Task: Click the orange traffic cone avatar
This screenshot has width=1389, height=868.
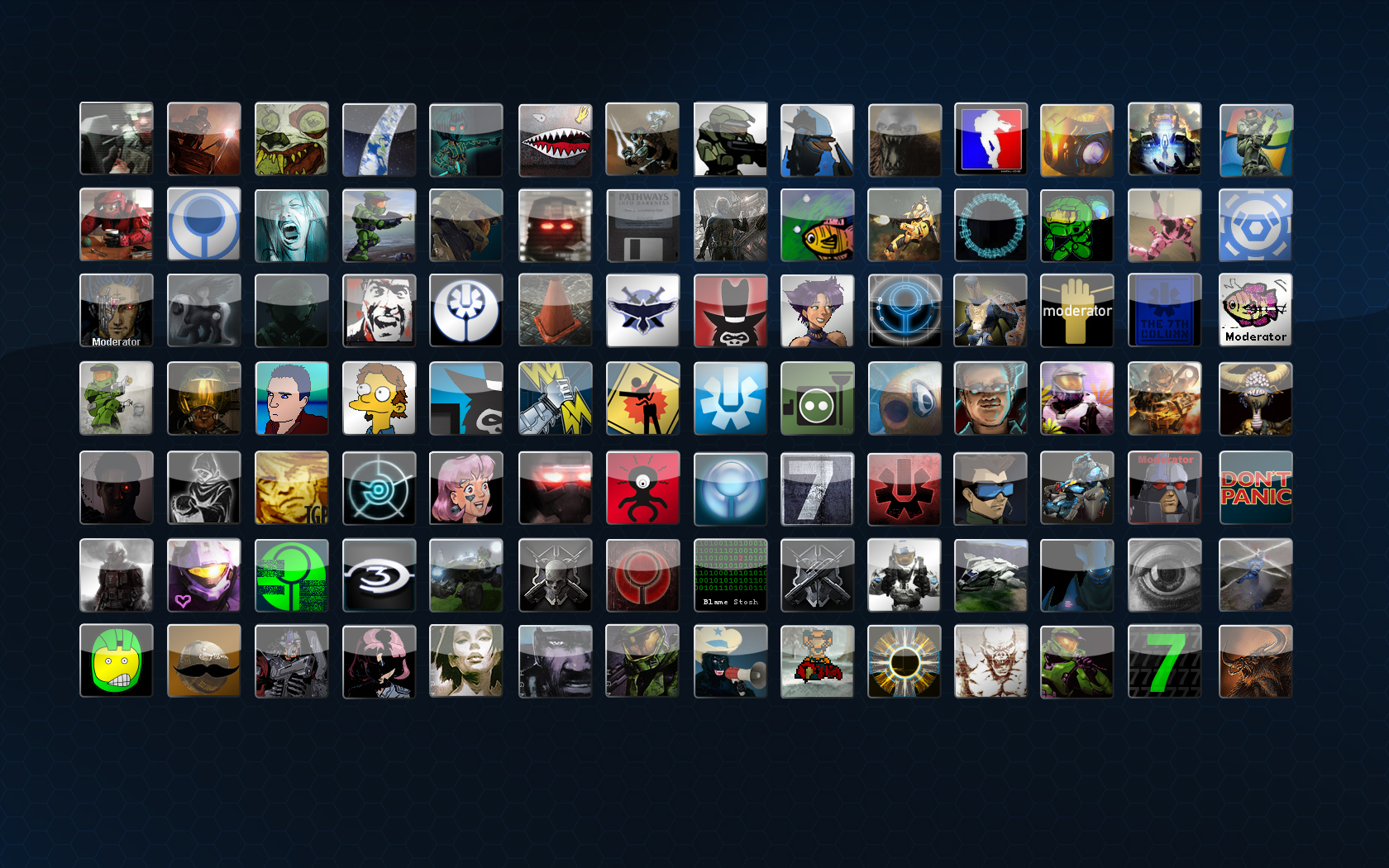Action: [x=554, y=311]
